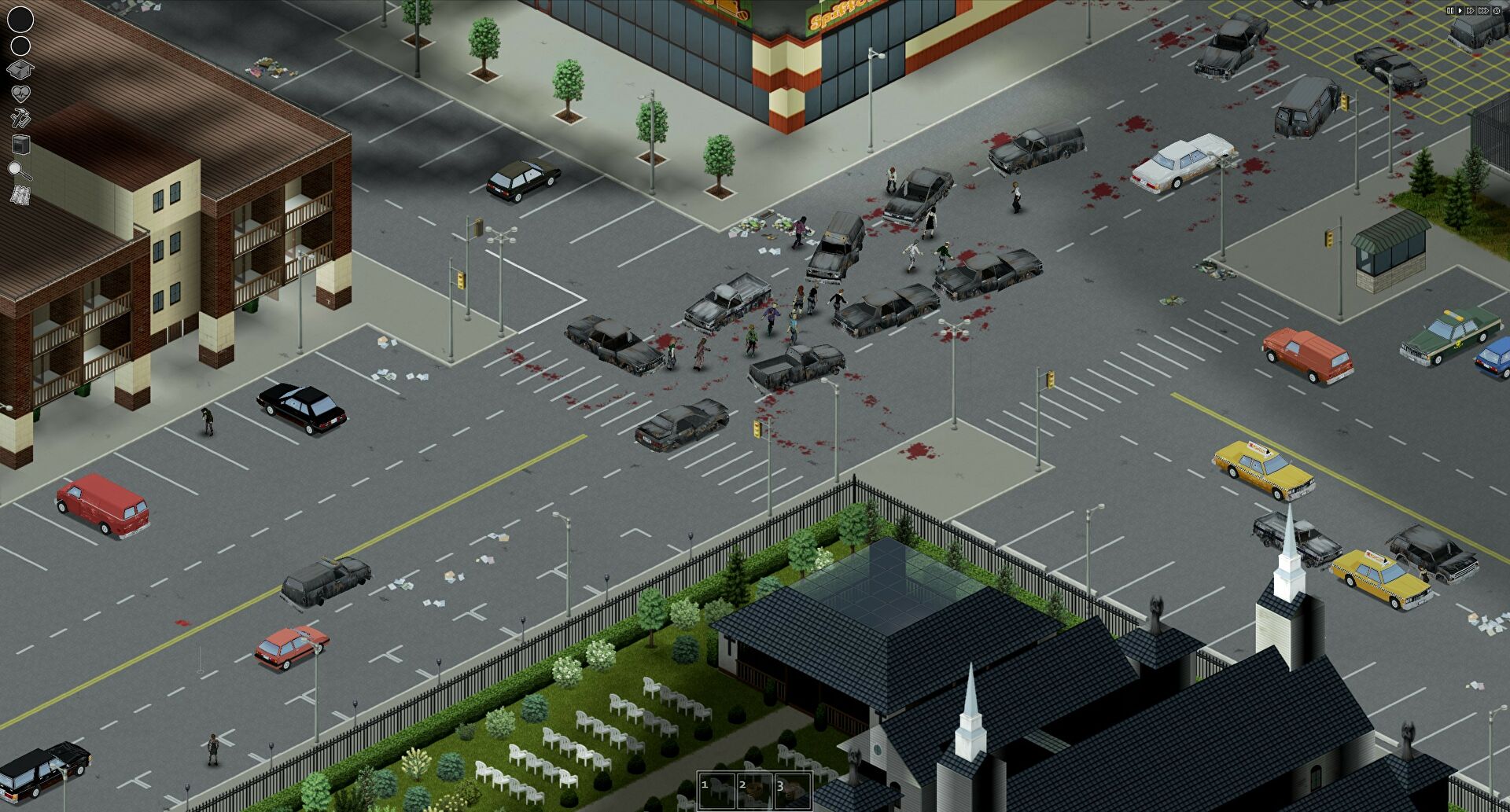The width and height of the screenshot is (1510, 812).
Task: Open the inventory panel
Action: 20,70
